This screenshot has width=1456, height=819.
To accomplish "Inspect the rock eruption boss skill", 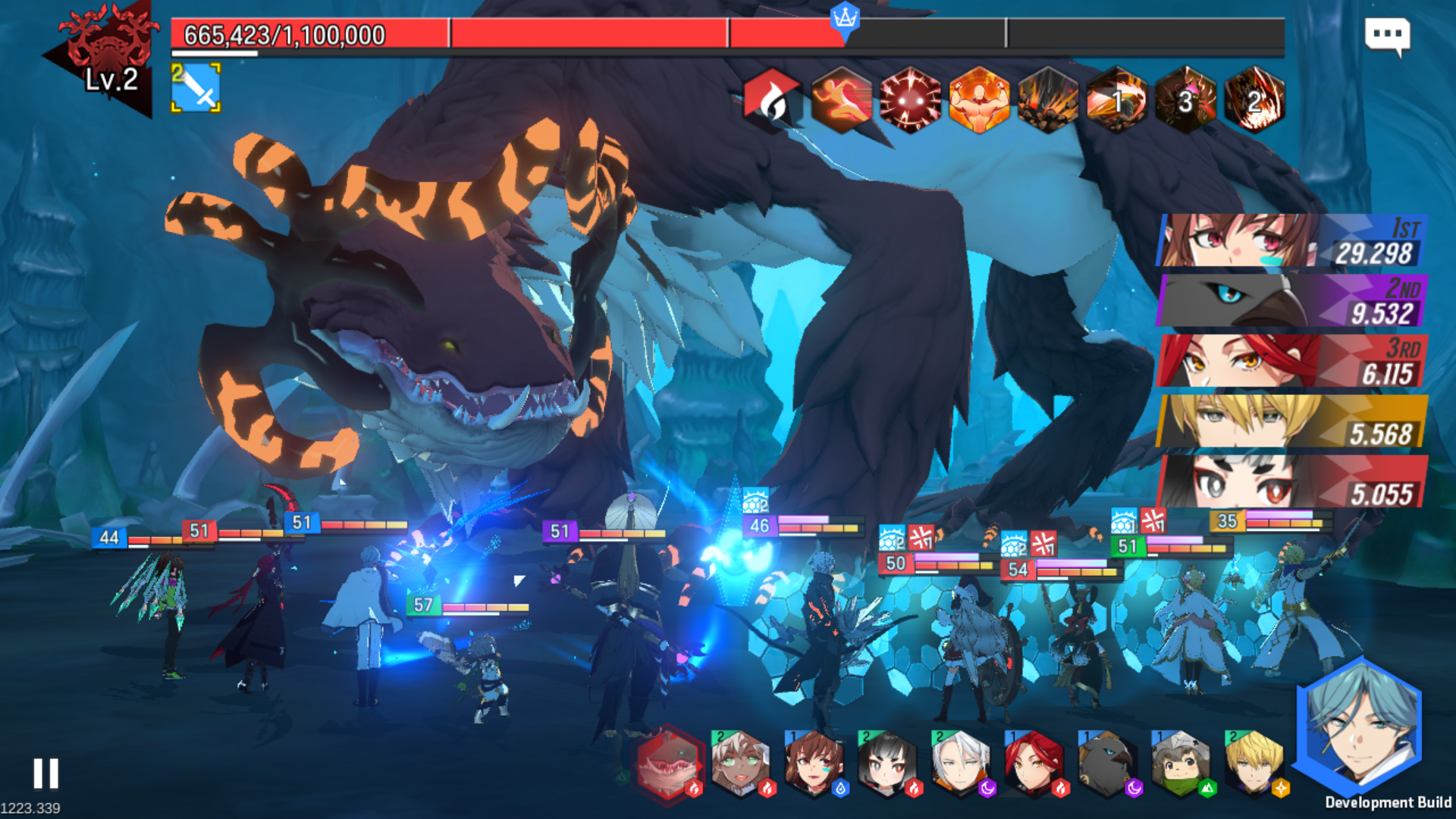I will pos(1048,100).
